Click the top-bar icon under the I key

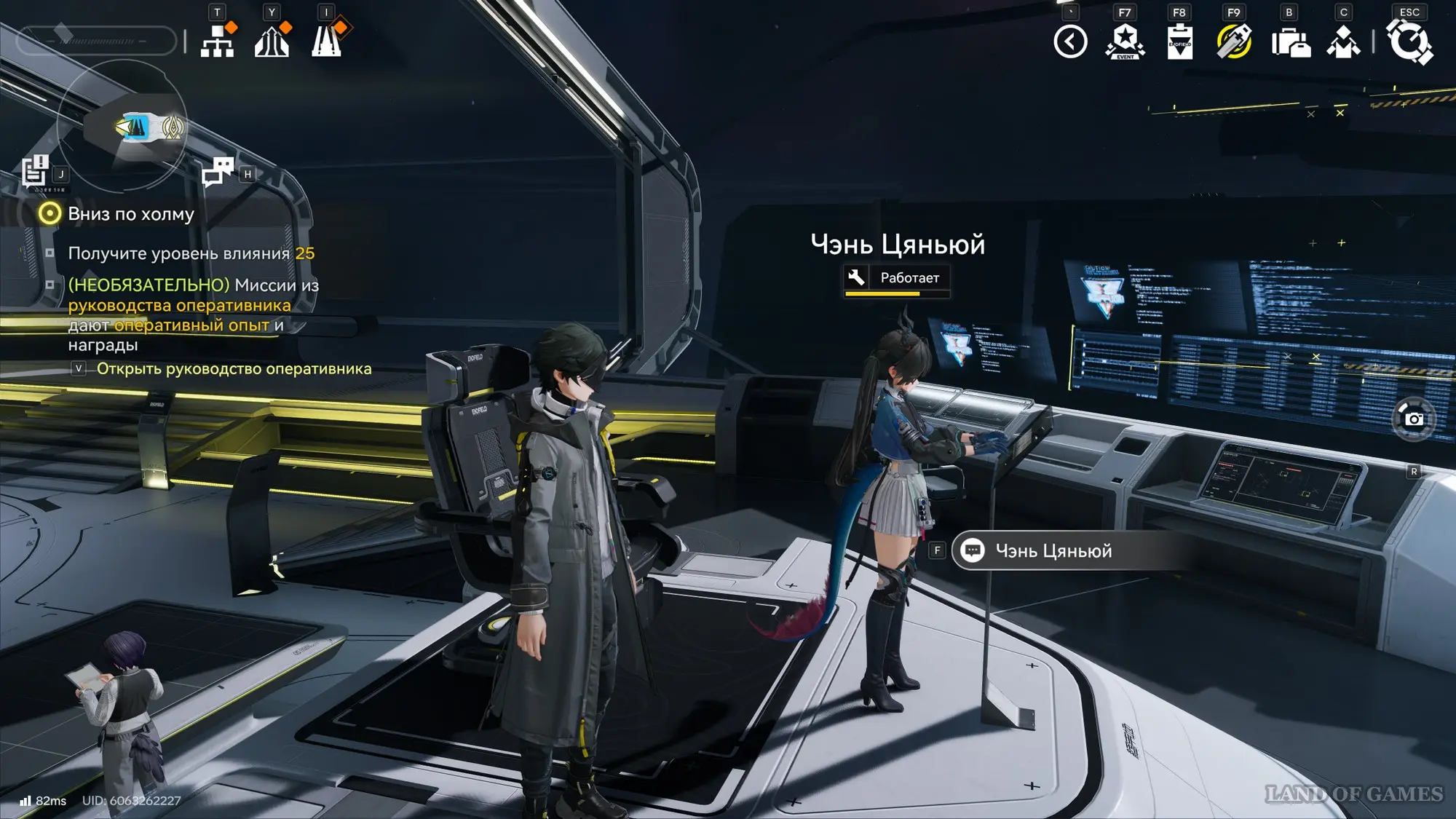pos(327,41)
